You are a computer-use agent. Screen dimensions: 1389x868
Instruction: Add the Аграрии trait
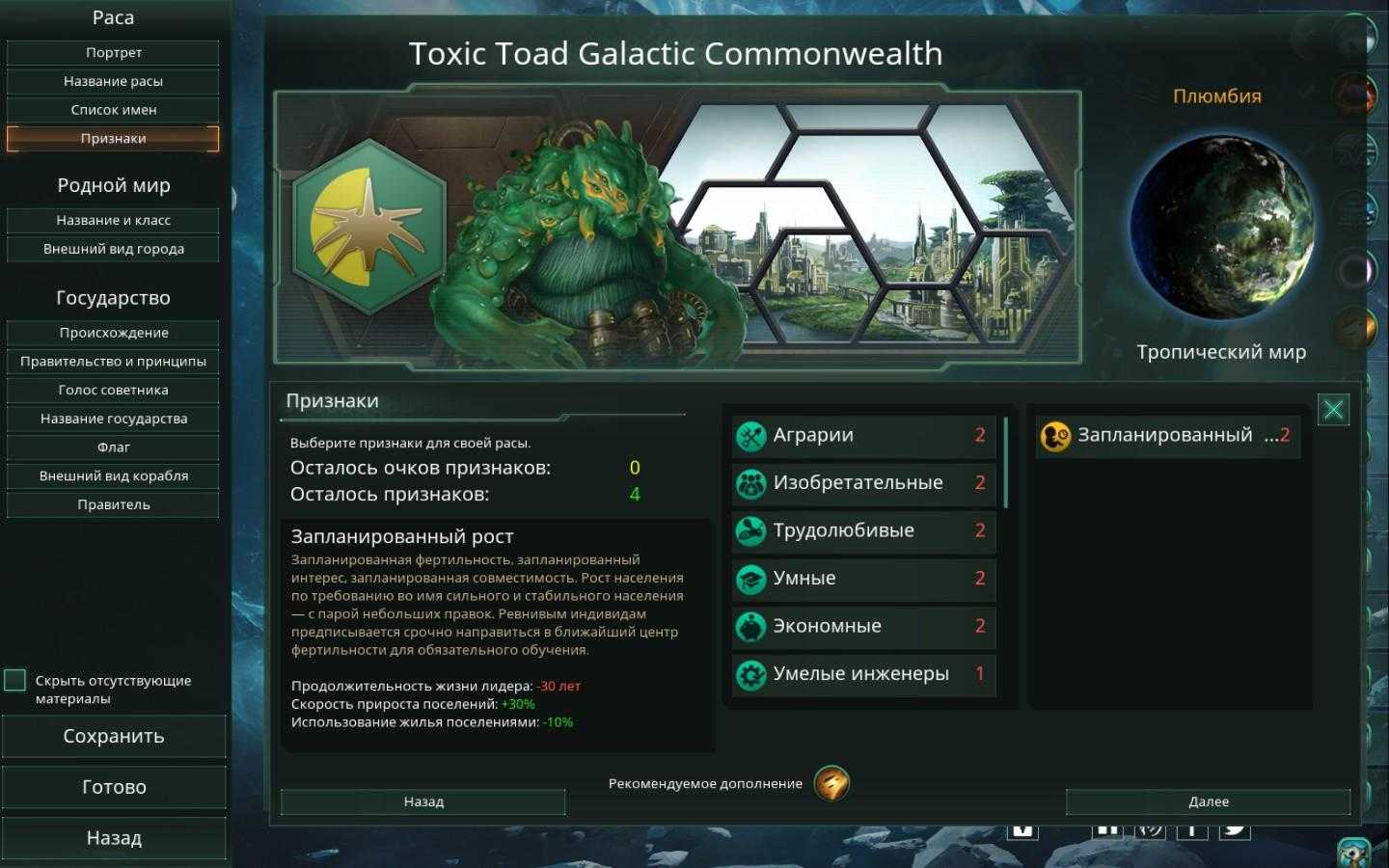tap(863, 436)
